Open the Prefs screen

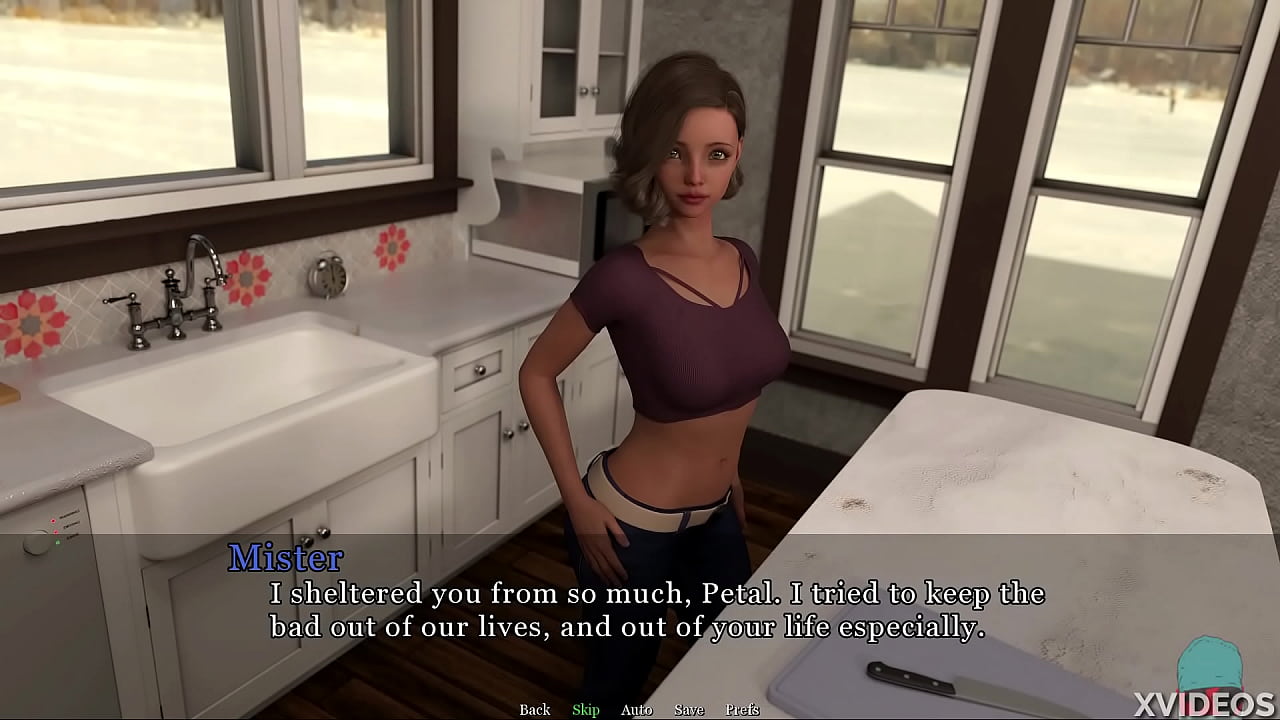745,709
